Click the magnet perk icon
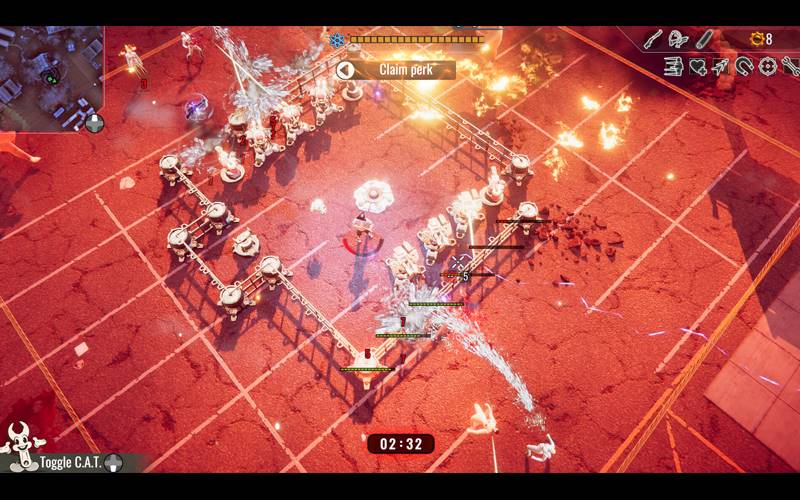This screenshot has height=500, width=800. [x=744, y=67]
